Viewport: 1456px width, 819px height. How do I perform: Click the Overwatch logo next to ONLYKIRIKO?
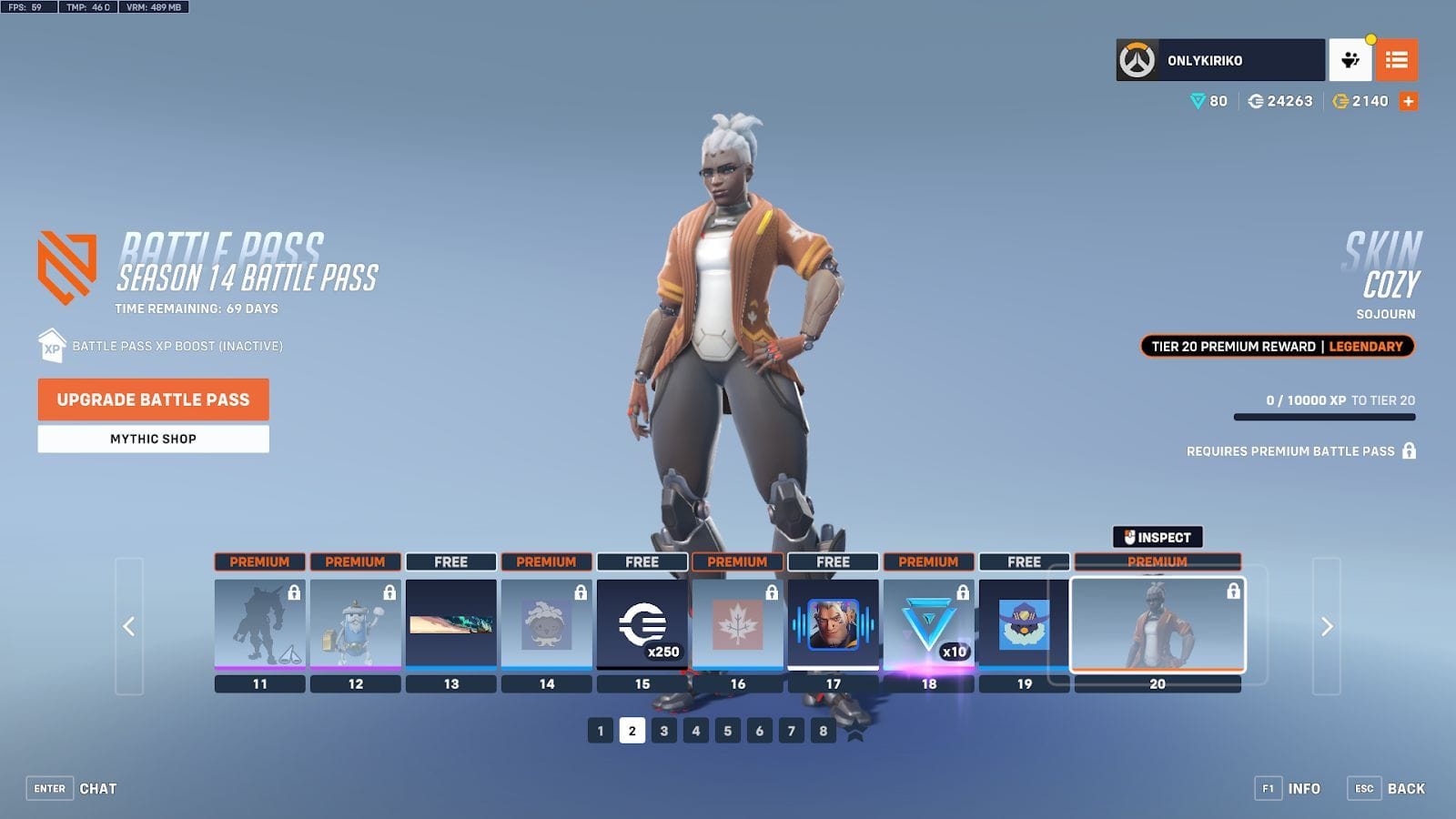1137,61
